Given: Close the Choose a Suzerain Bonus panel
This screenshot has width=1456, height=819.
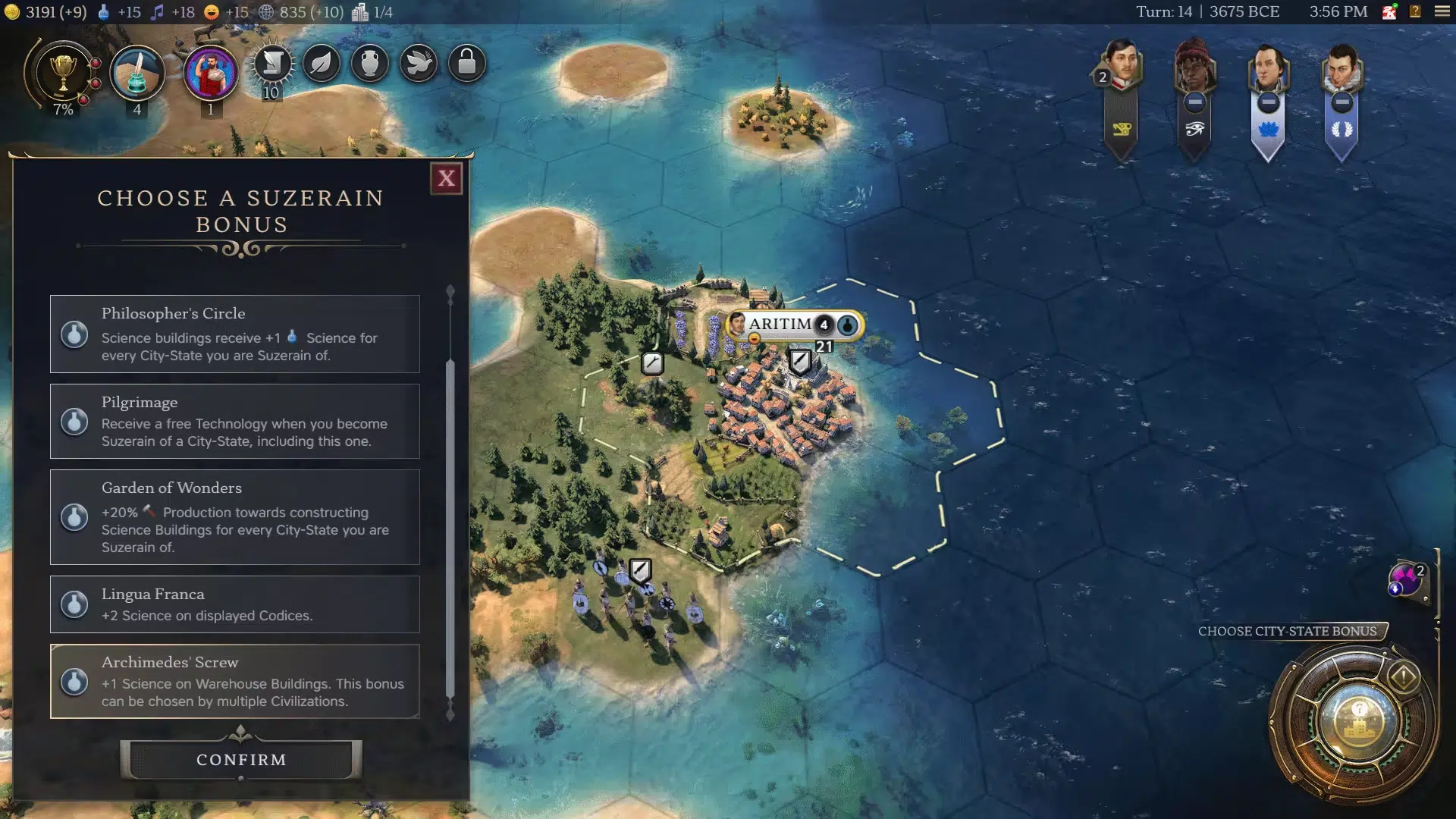Looking at the screenshot, I should click(446, 178).
